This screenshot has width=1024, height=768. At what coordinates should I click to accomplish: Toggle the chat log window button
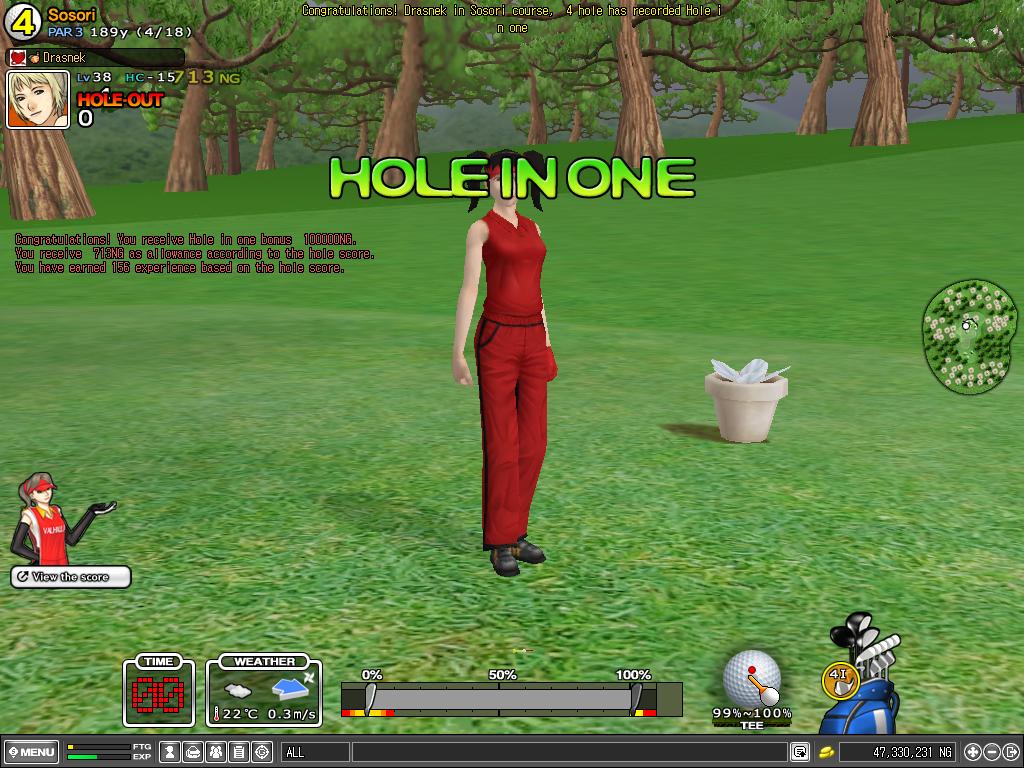[800, 752]
